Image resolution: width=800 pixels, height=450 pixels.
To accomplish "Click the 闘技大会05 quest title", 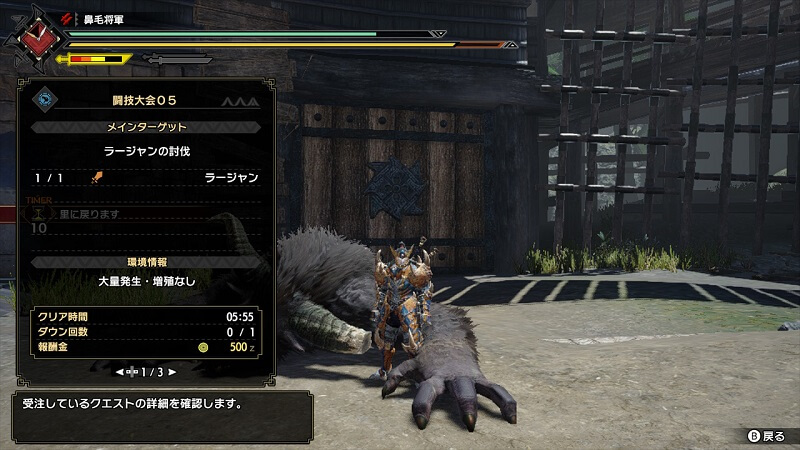I will (x=146, y=102).
